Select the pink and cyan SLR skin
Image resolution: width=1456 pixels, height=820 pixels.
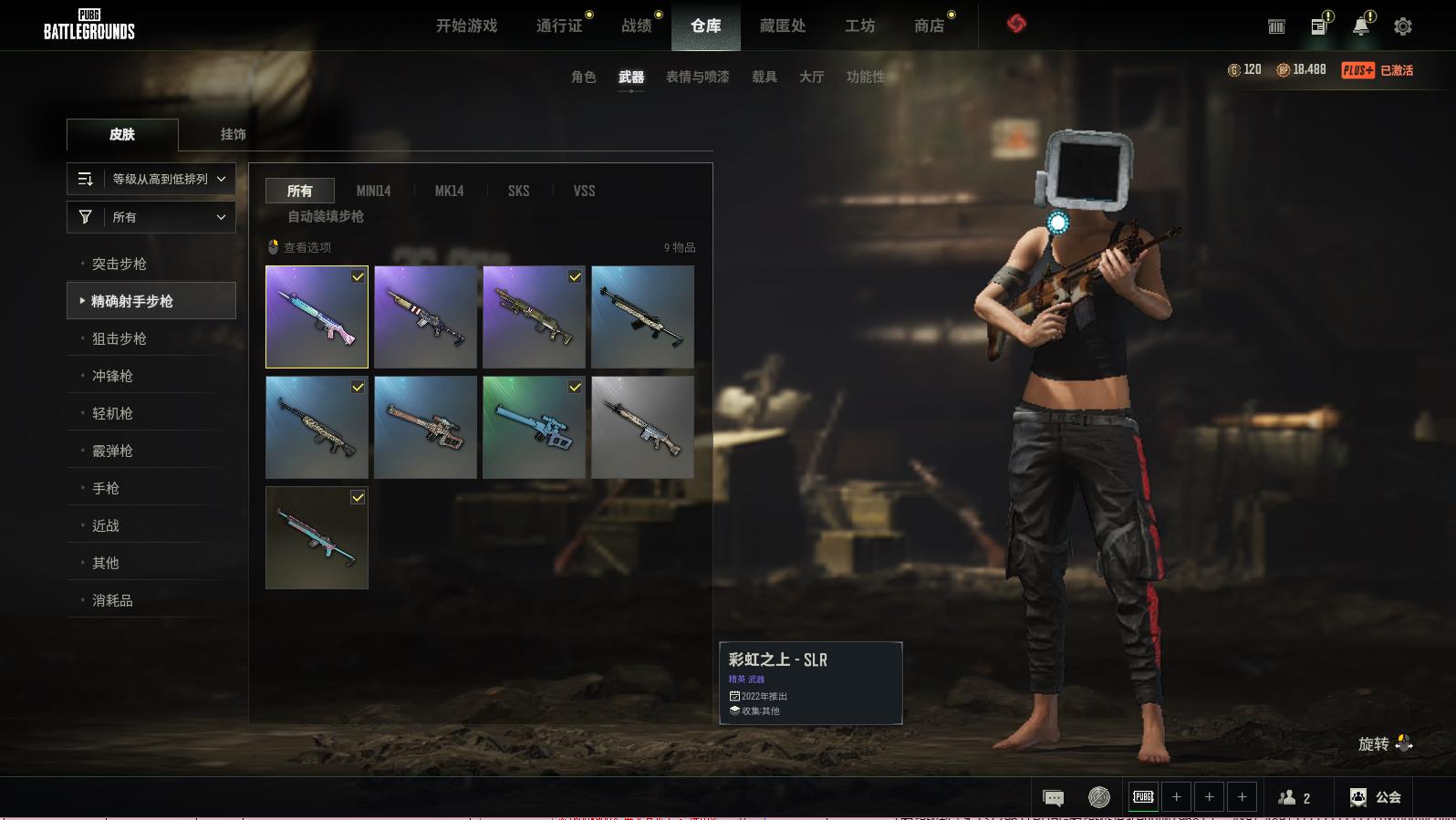[x=317, y=317]
